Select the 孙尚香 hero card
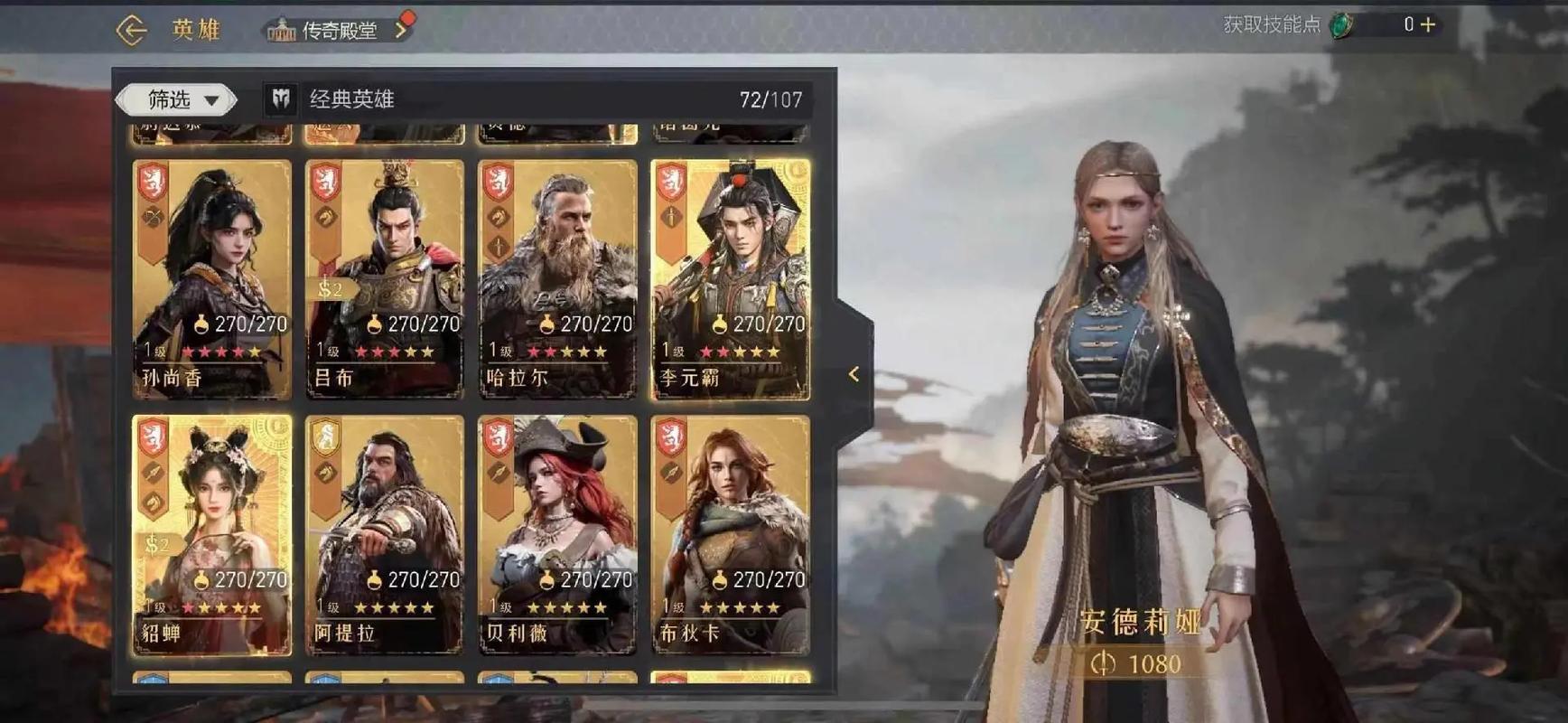 click(x=212, y=278)
